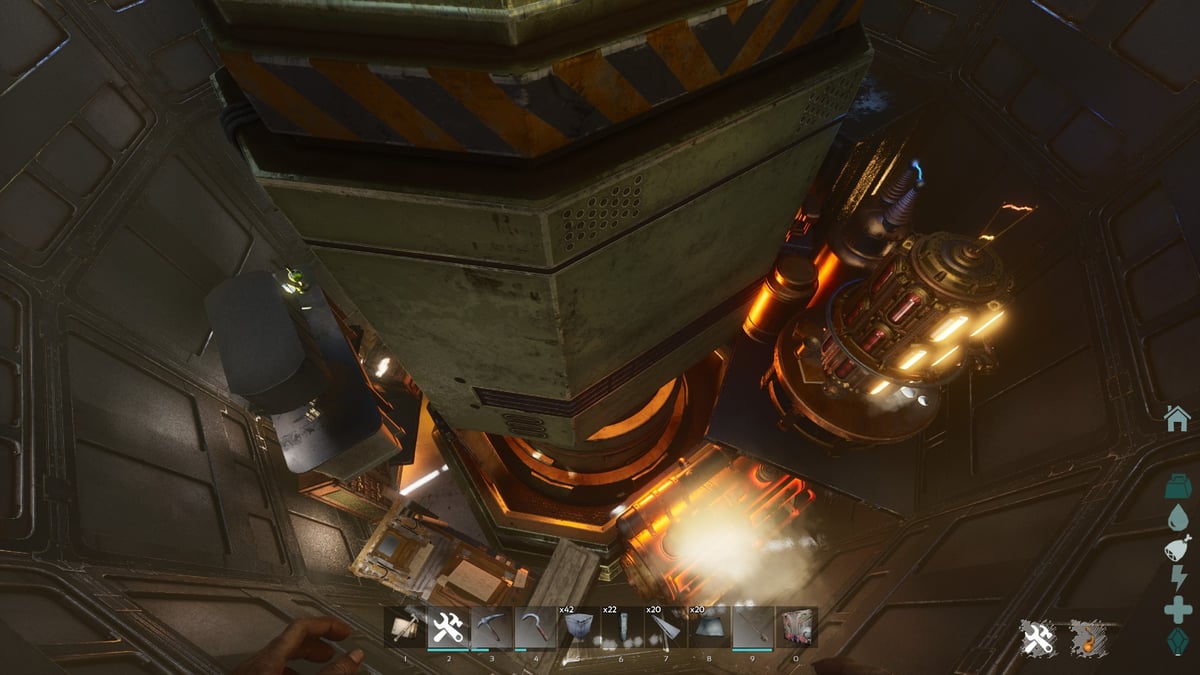Equip the pickaxe from the hotbar
Viewport: 1200px width, 675px height.
click(492, 628)
